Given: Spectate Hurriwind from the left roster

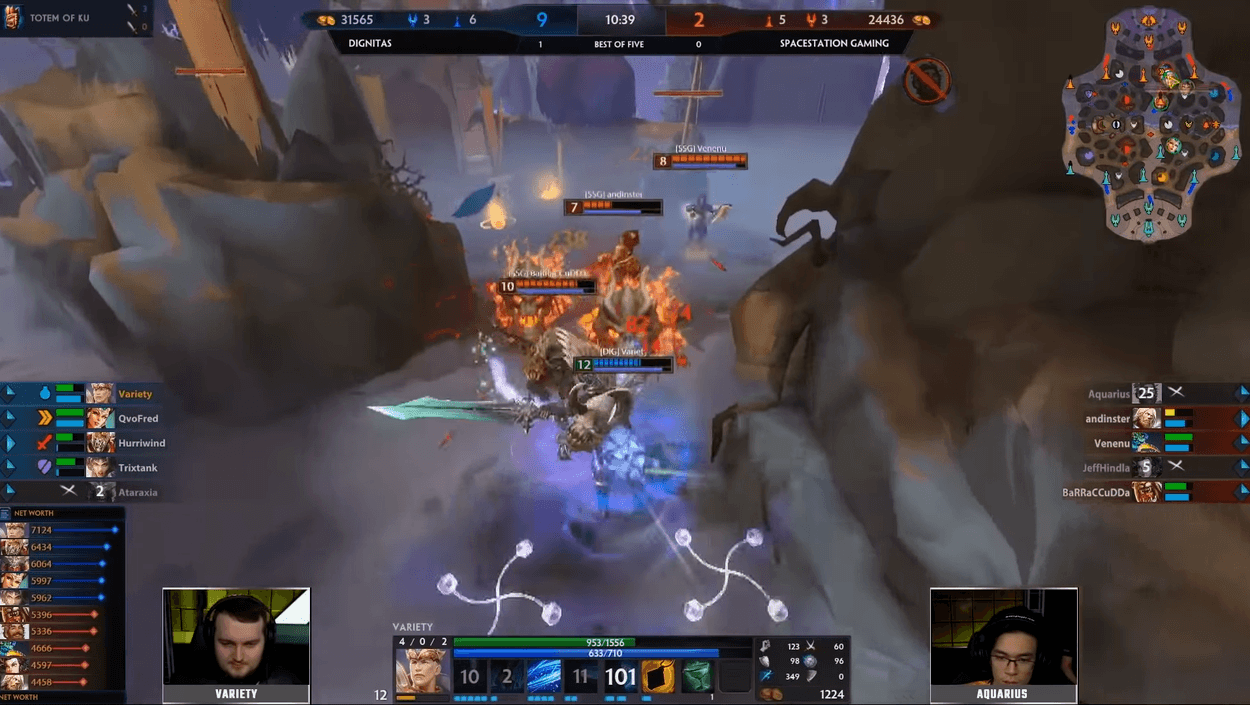Looking at the screenshot, I should click(141, 443).
